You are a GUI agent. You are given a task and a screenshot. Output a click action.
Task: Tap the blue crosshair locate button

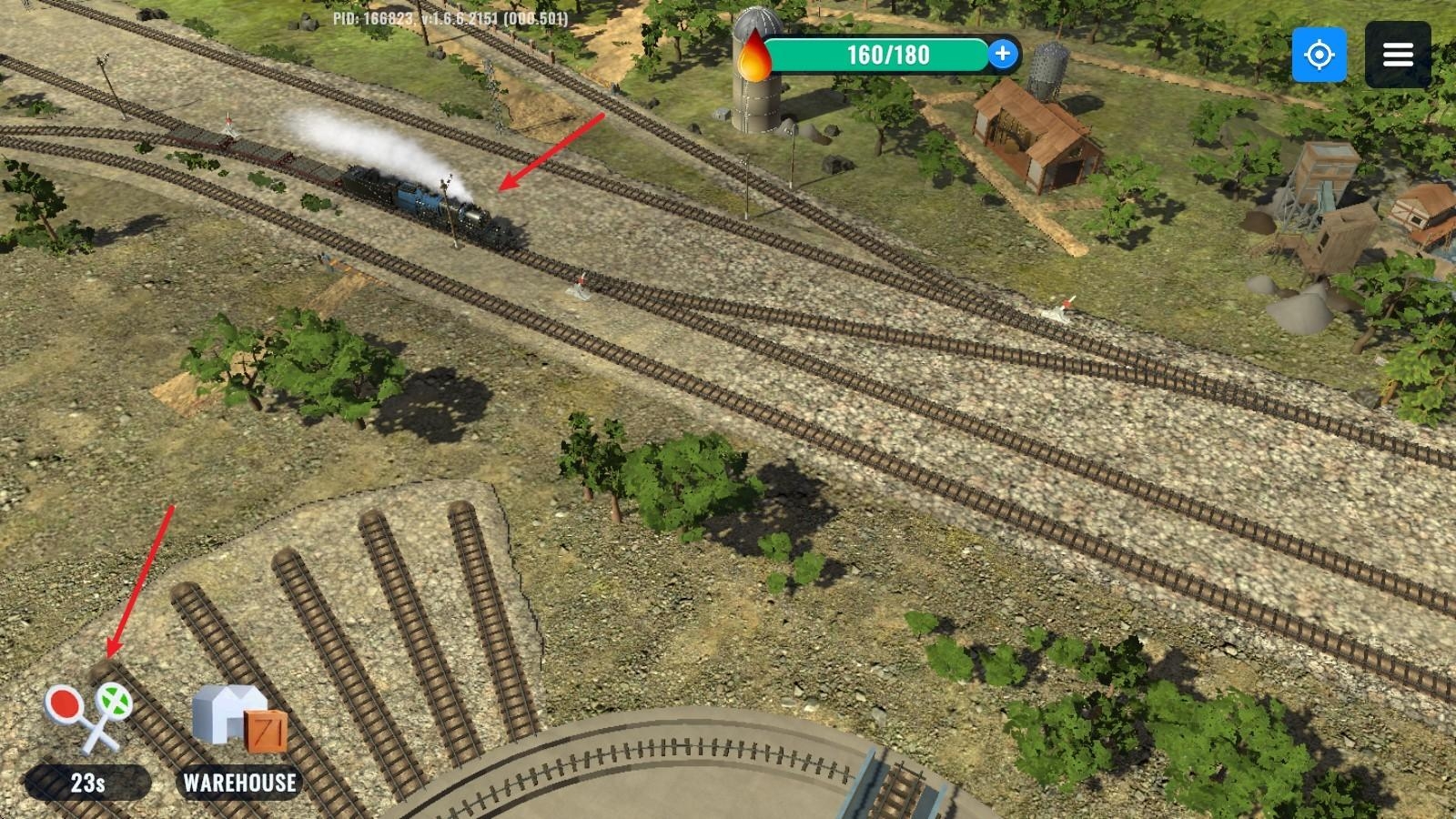pyautogui.click(x=1319, y=56)
